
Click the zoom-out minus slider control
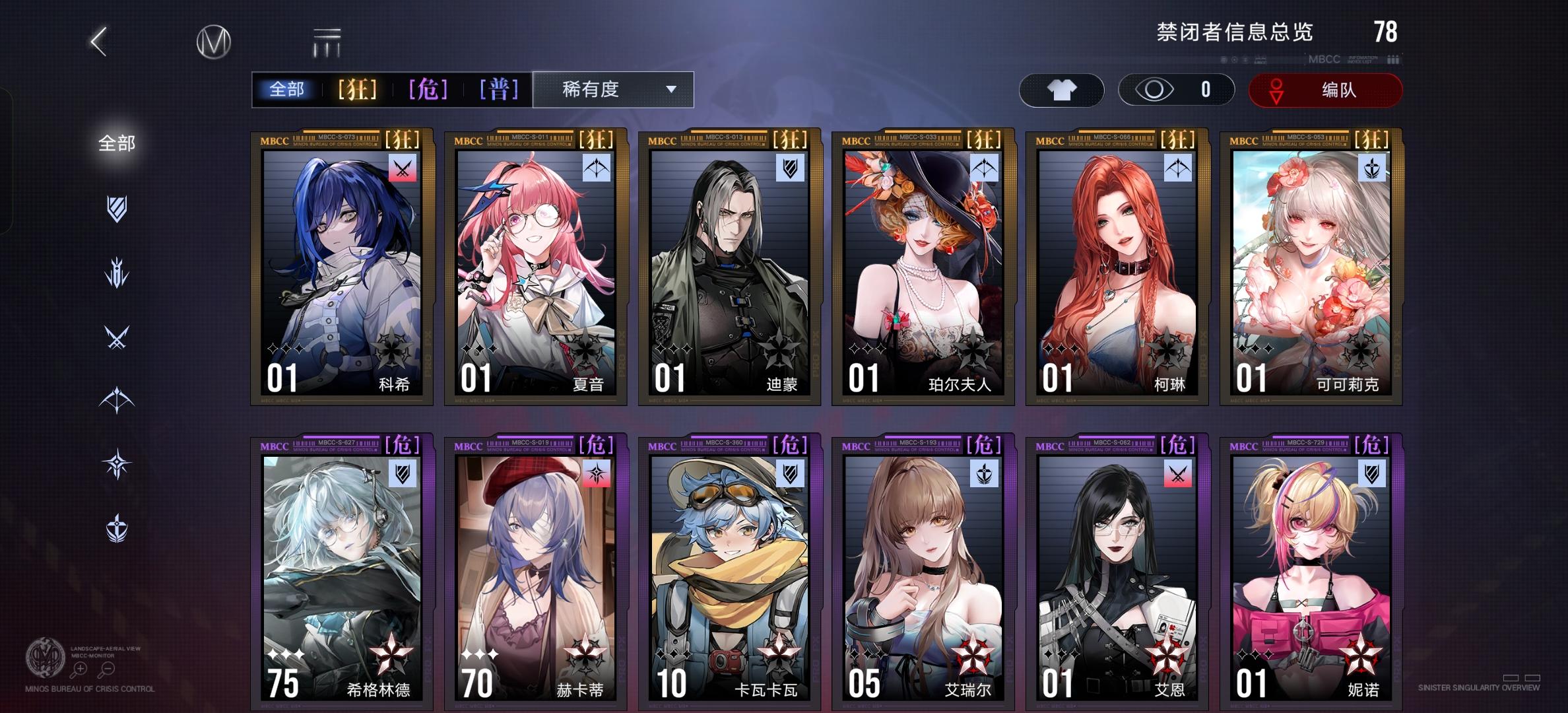(108, 669)
